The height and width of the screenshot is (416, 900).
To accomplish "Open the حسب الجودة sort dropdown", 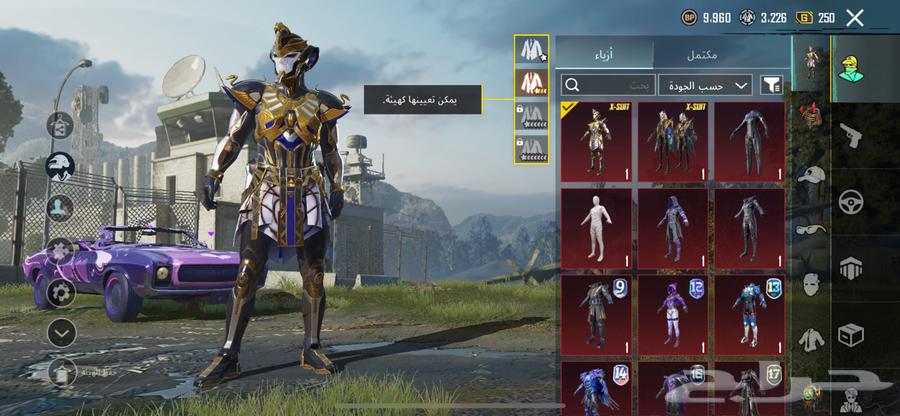I will pyautogui.click(x=706, y=85).
